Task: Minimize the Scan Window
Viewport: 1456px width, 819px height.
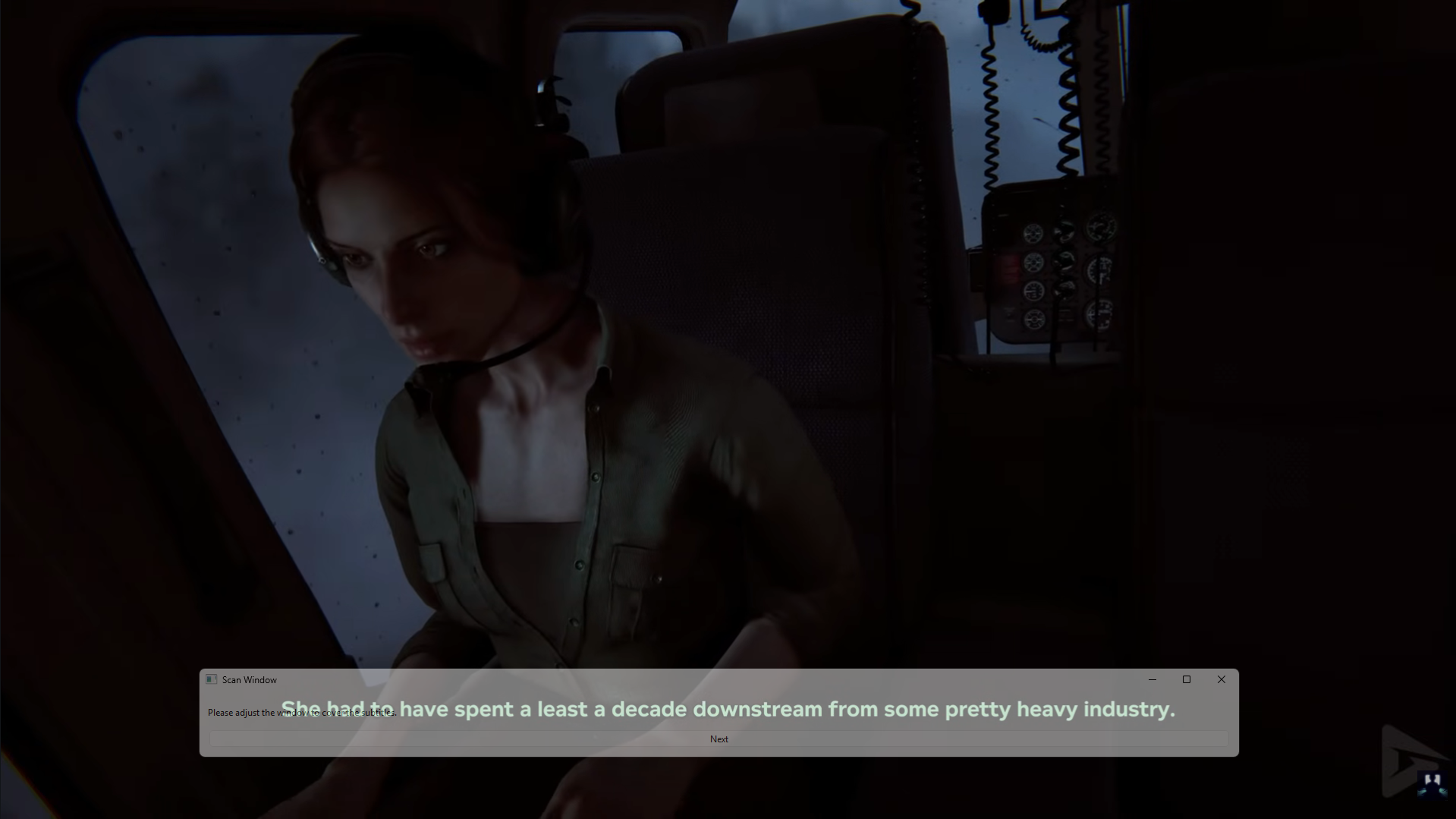Action: [1153, 679]
